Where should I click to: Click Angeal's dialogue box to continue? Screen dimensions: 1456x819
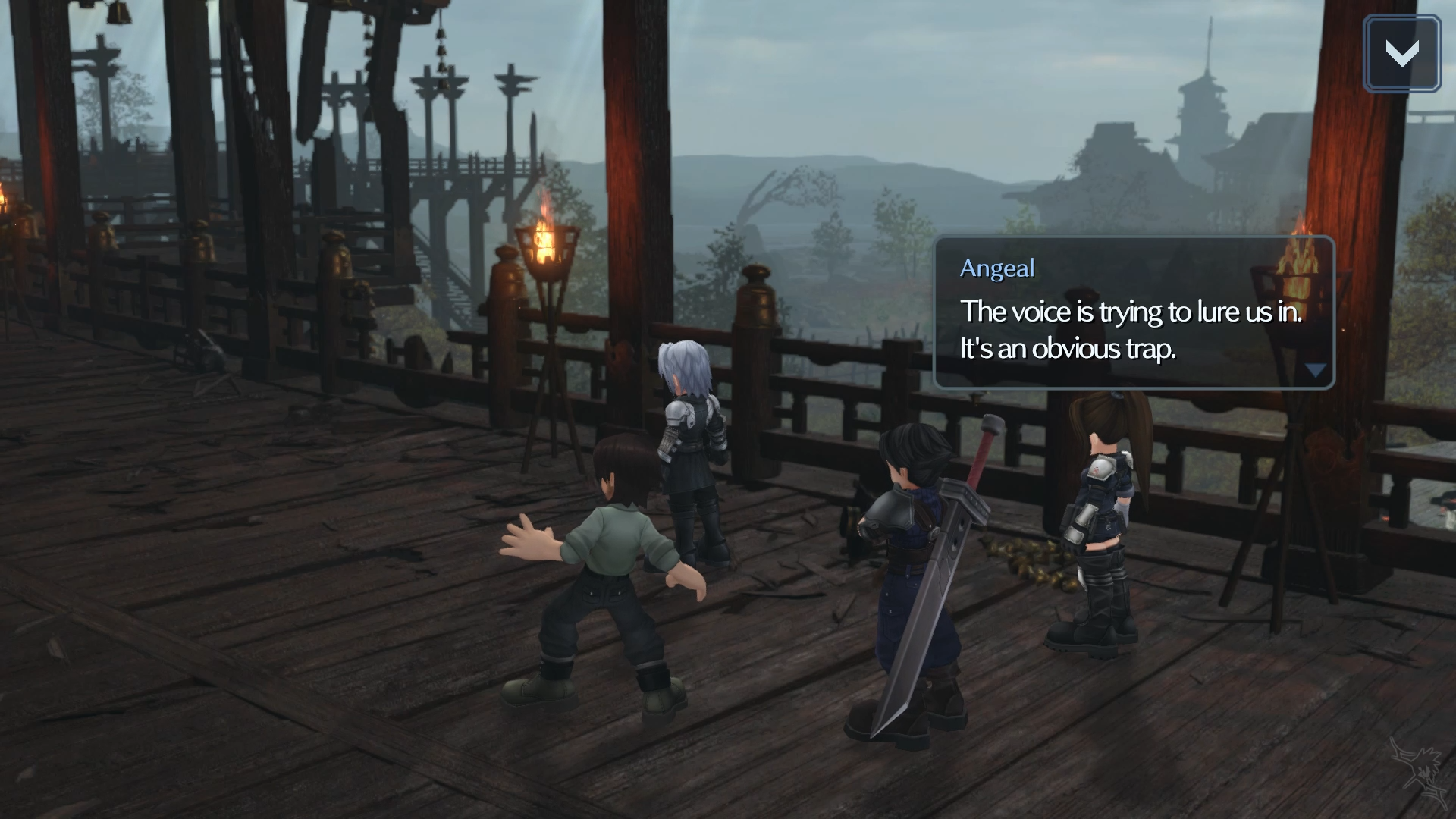[x=1133, y=313]
